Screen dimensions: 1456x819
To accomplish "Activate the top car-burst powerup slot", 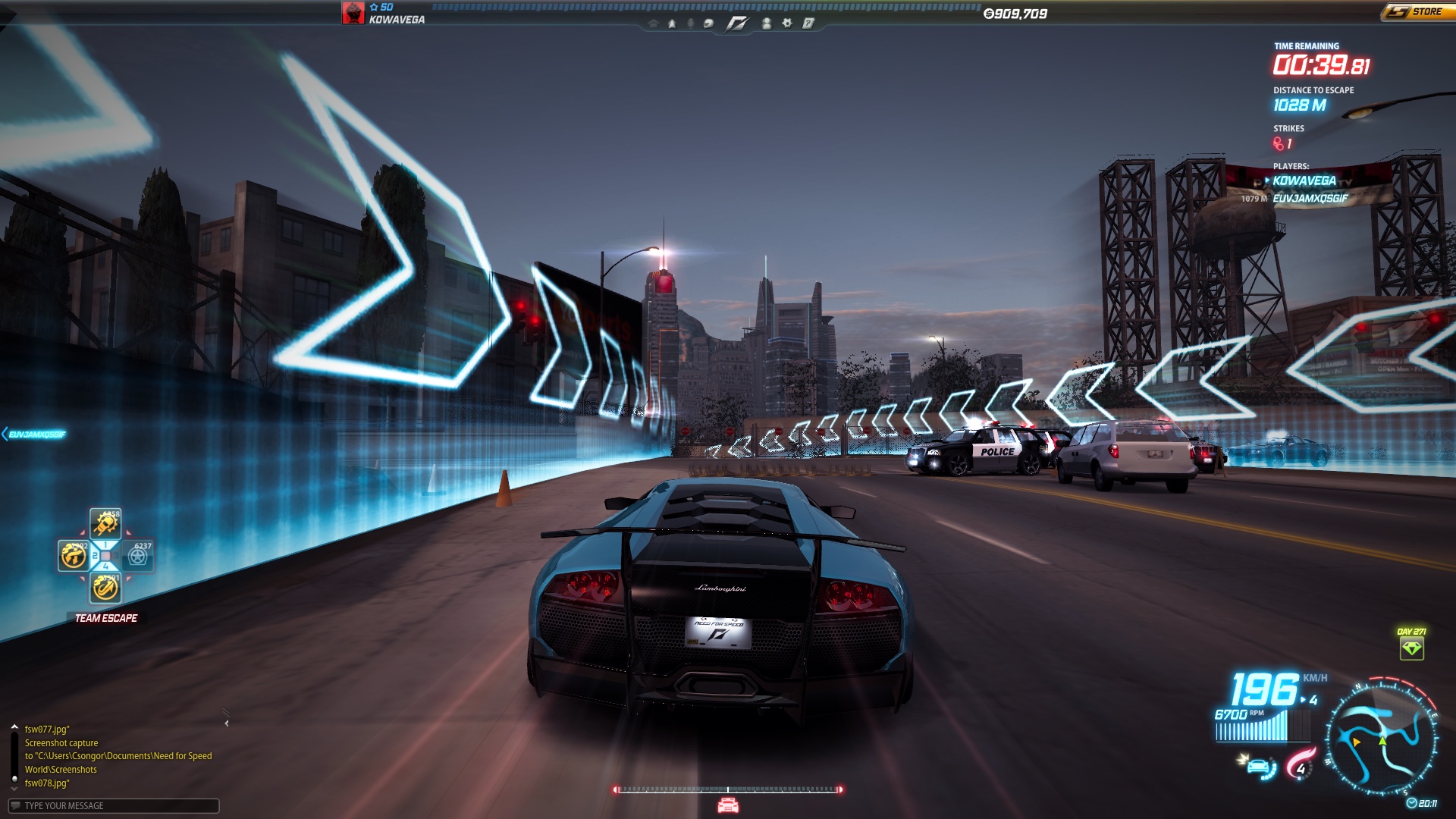I will pyautogui.click(x=105, y=522).
